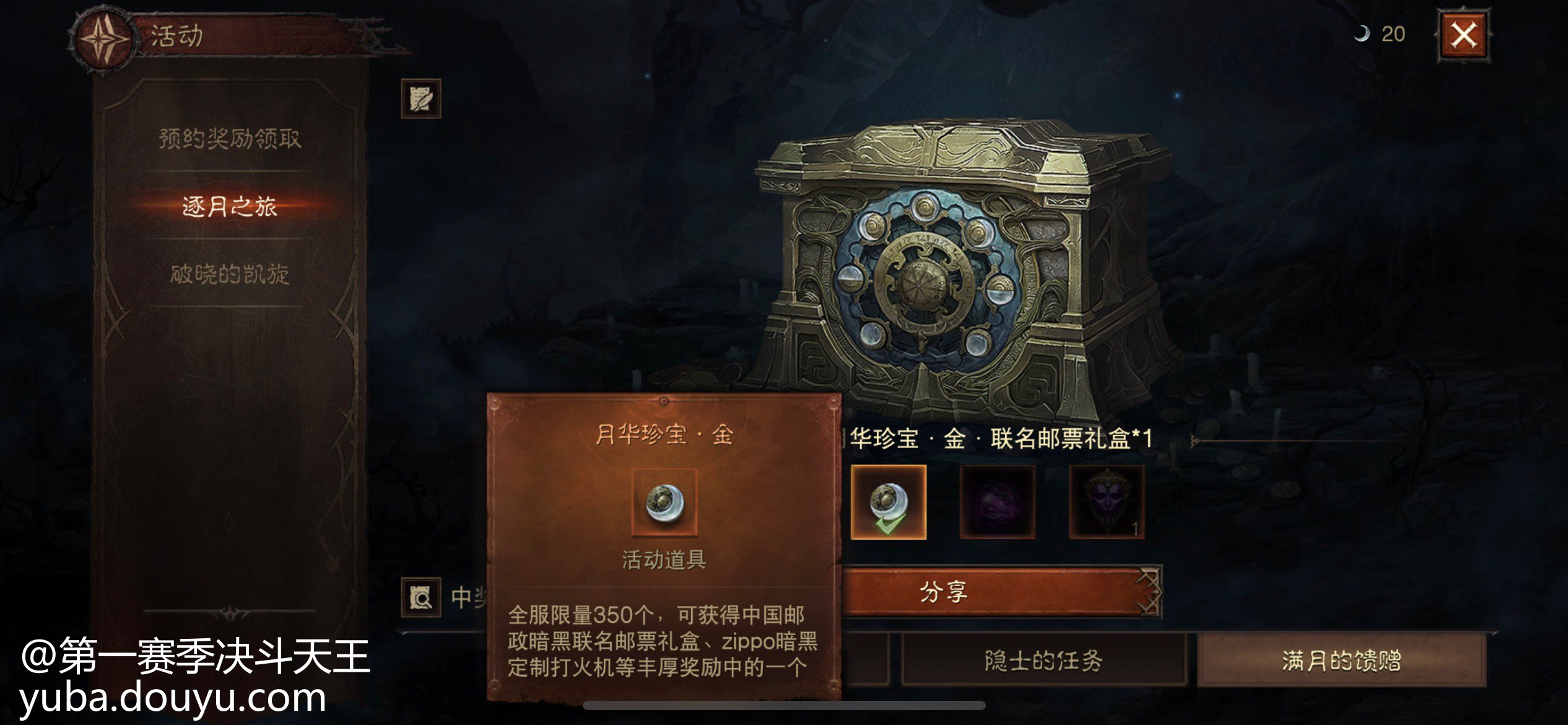This screenshot has width=1568, height=725.
Task: Open the 隐士的任务 tab
Action: click(1043, 661)
